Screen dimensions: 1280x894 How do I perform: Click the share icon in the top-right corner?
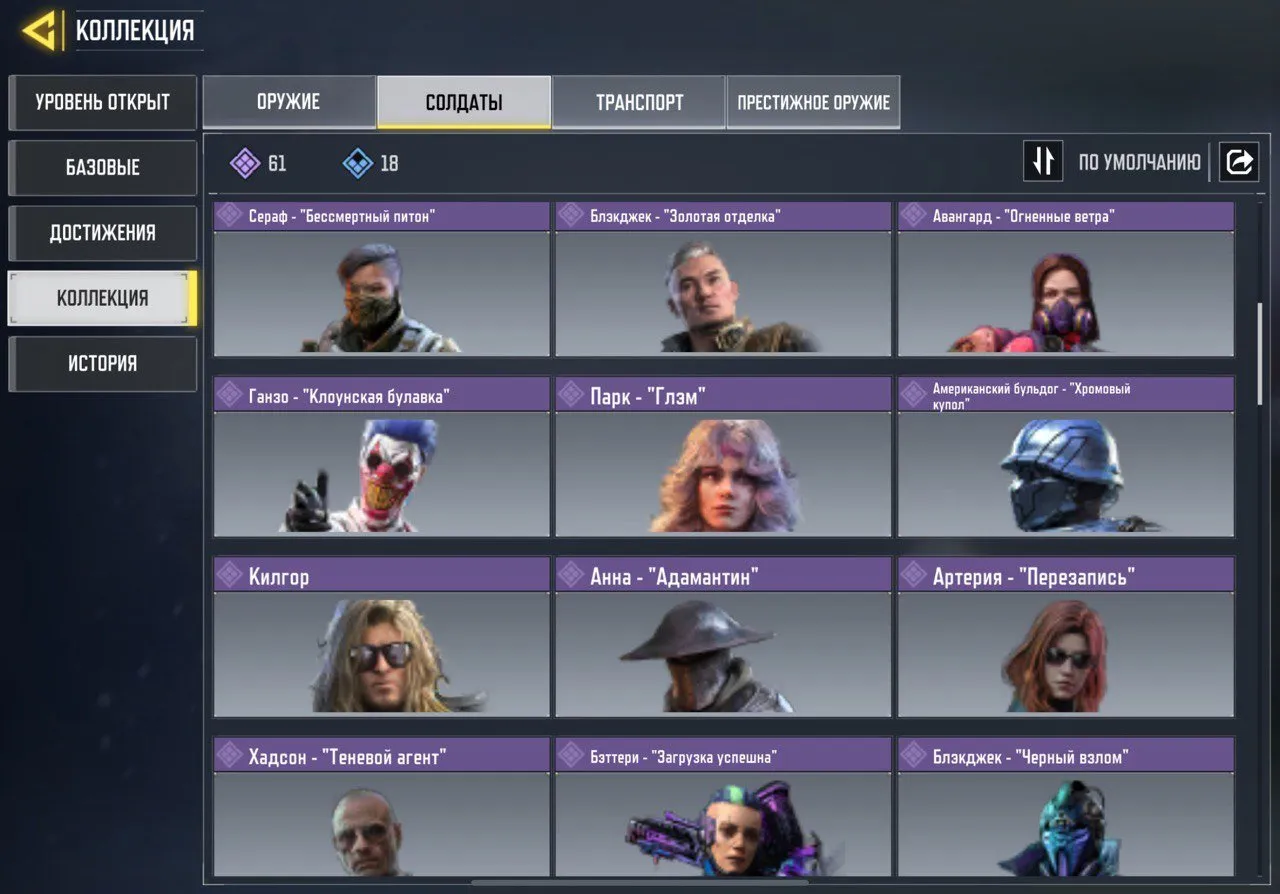click(x=1239, y=161)
